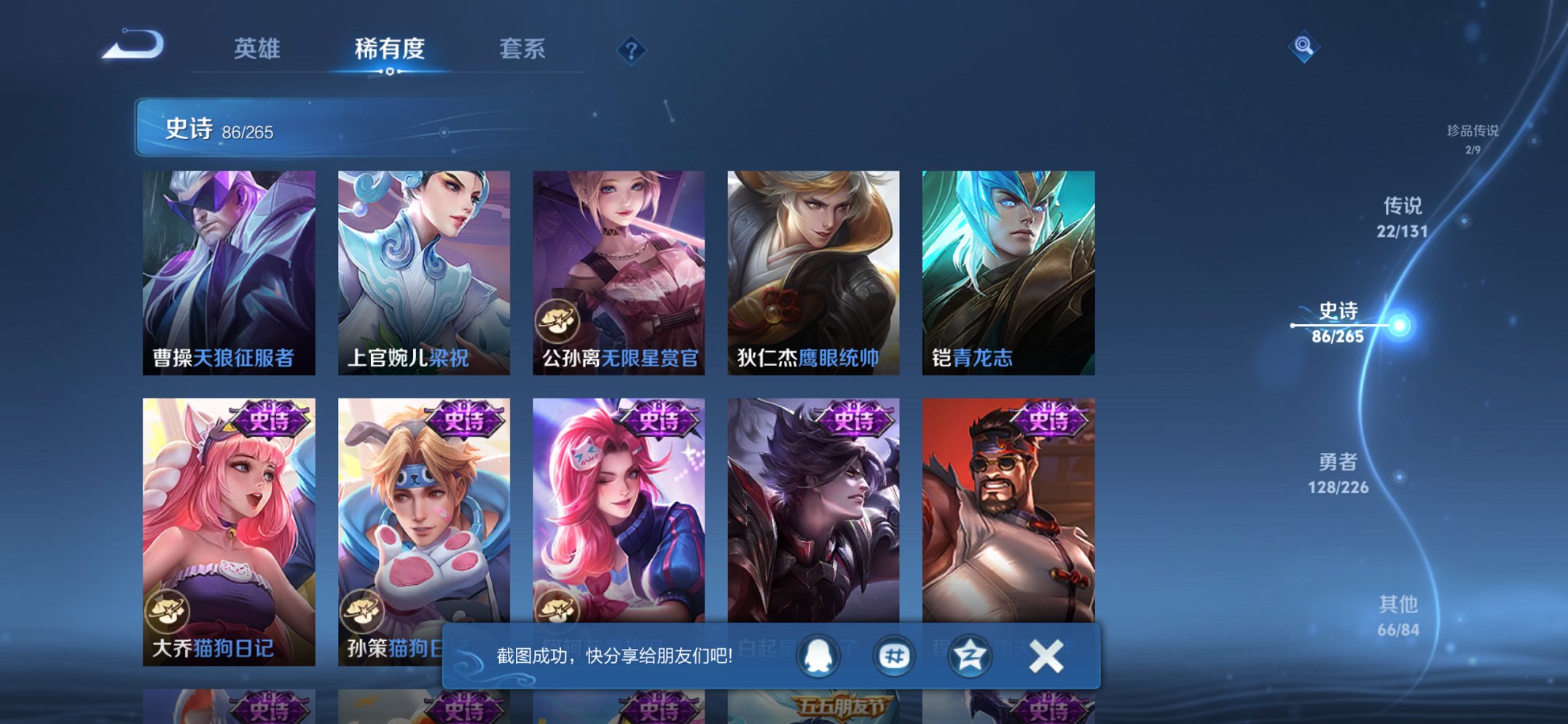This screenshot has height=724, width=1568.
Task: Tap the QQ penguin share icon
Action: coord(819,655)
